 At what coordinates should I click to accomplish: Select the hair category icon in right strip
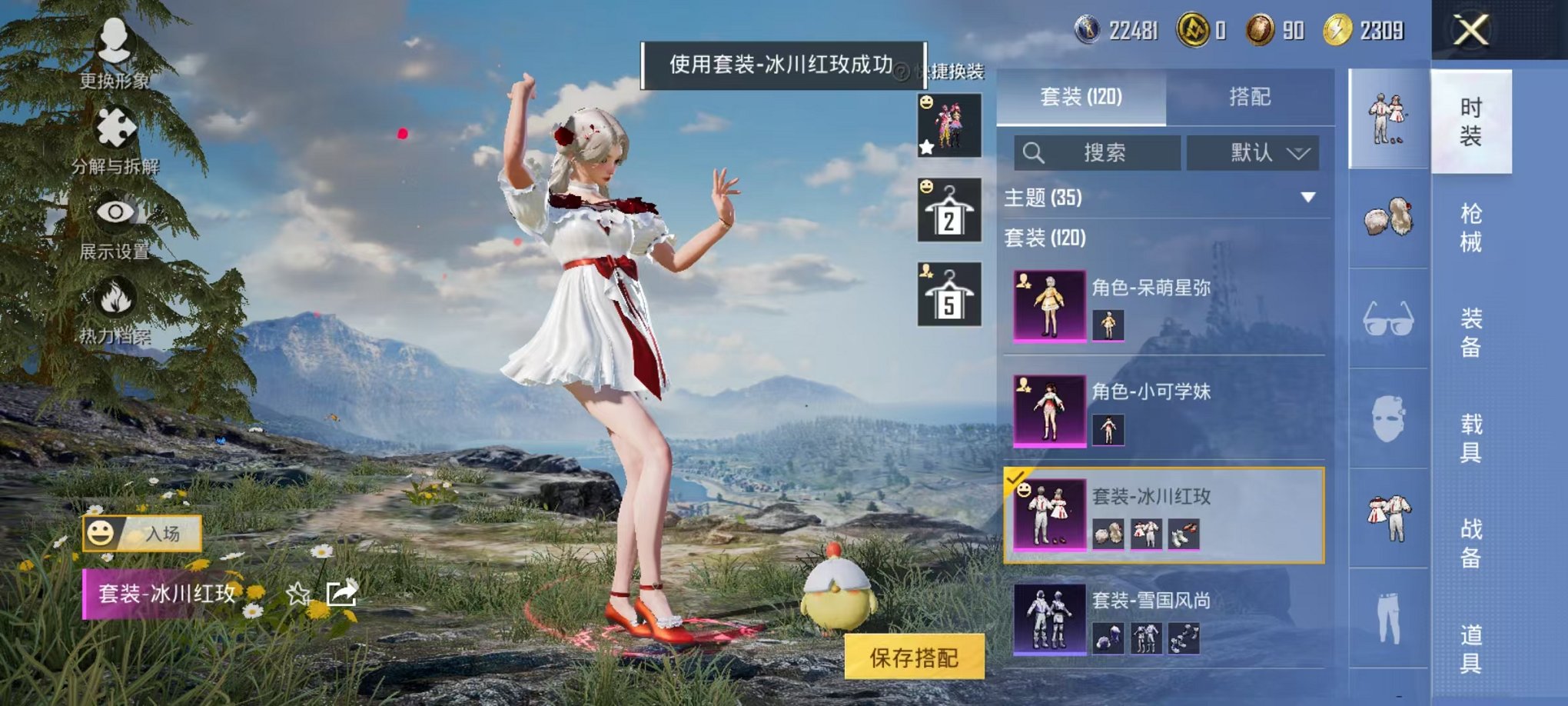click(x=1388, y=218)
